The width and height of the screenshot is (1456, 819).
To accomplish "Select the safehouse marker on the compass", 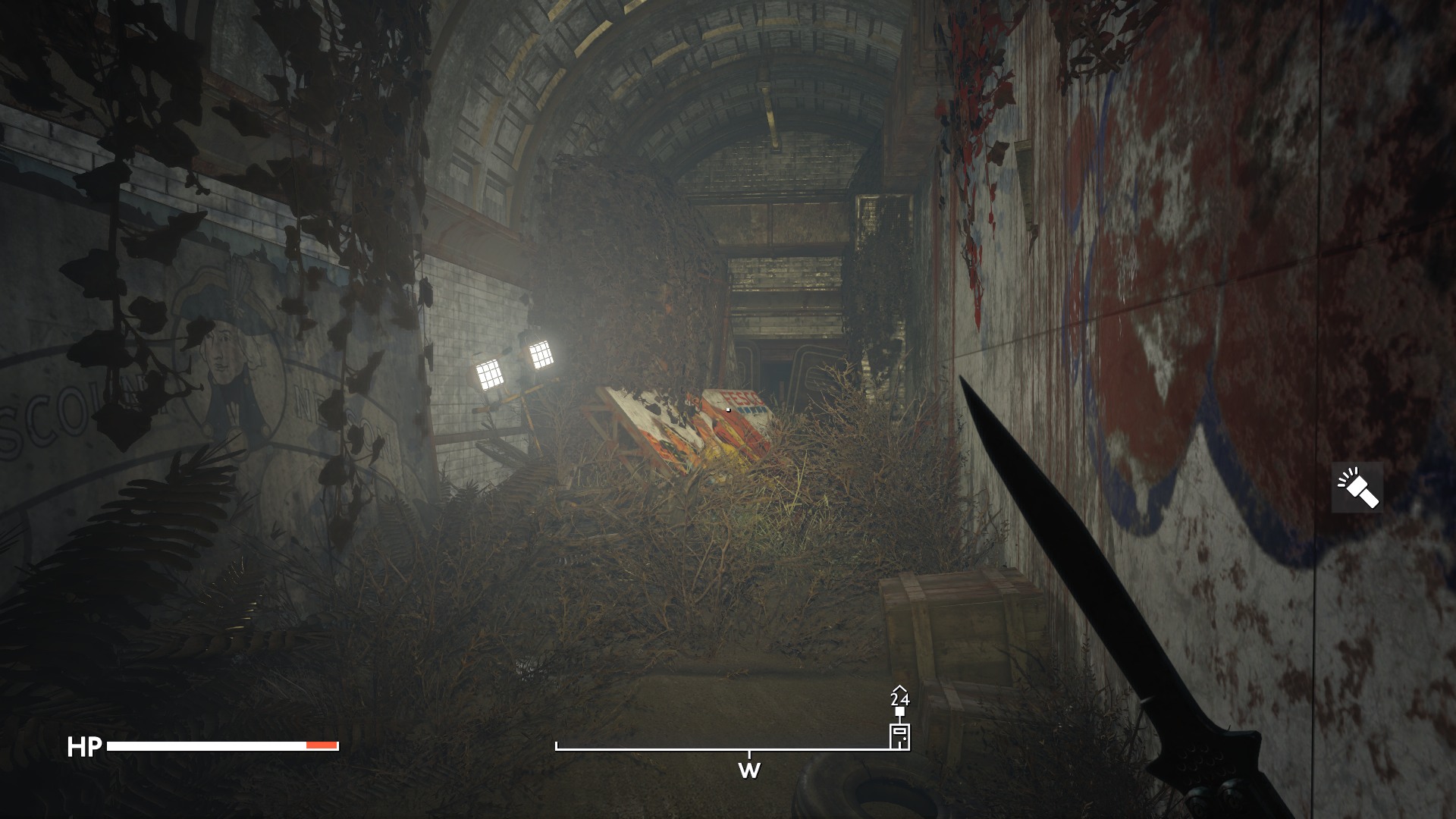I will [899, 736].
